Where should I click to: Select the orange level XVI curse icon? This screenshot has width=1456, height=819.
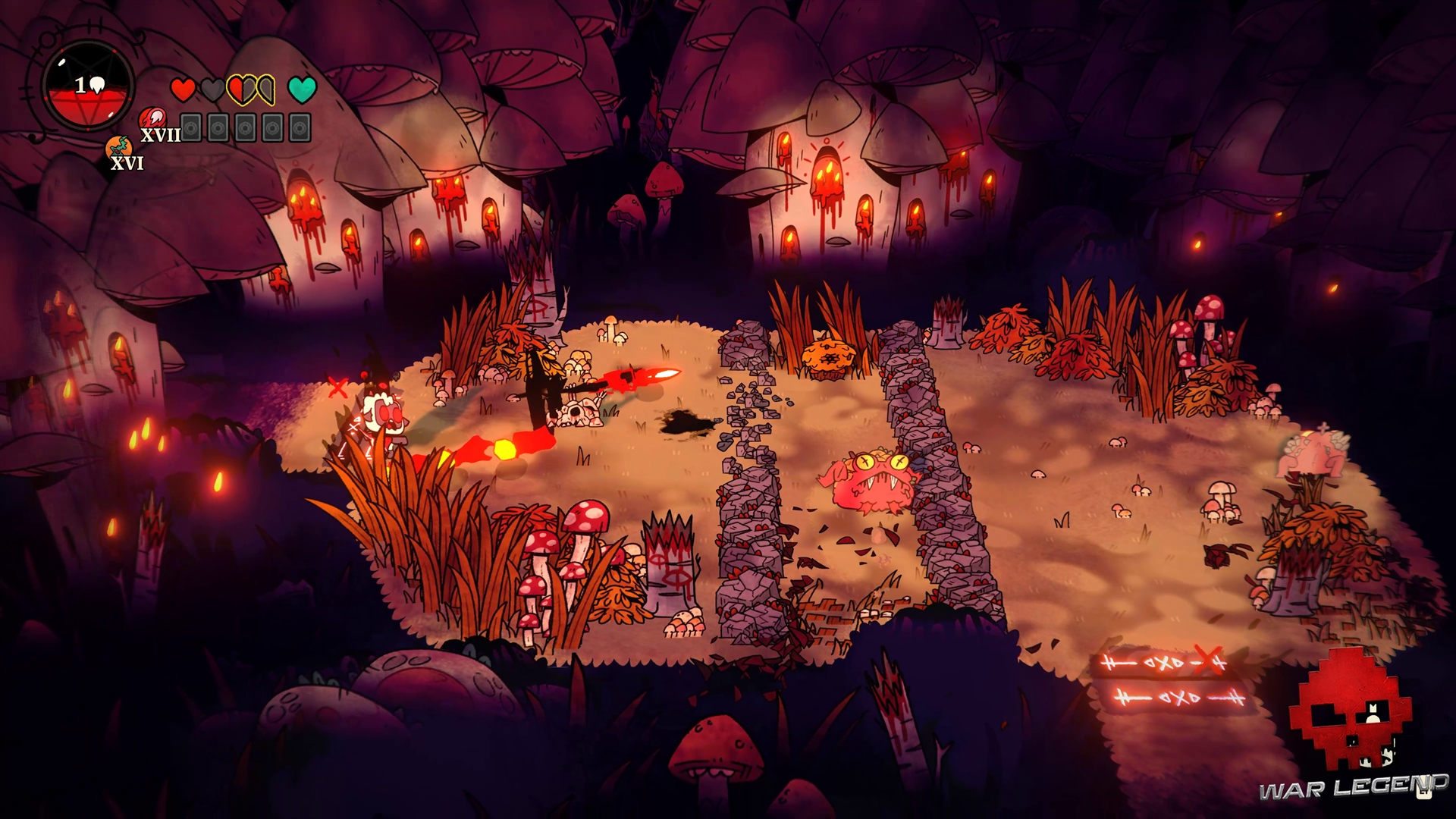(118, 147)
